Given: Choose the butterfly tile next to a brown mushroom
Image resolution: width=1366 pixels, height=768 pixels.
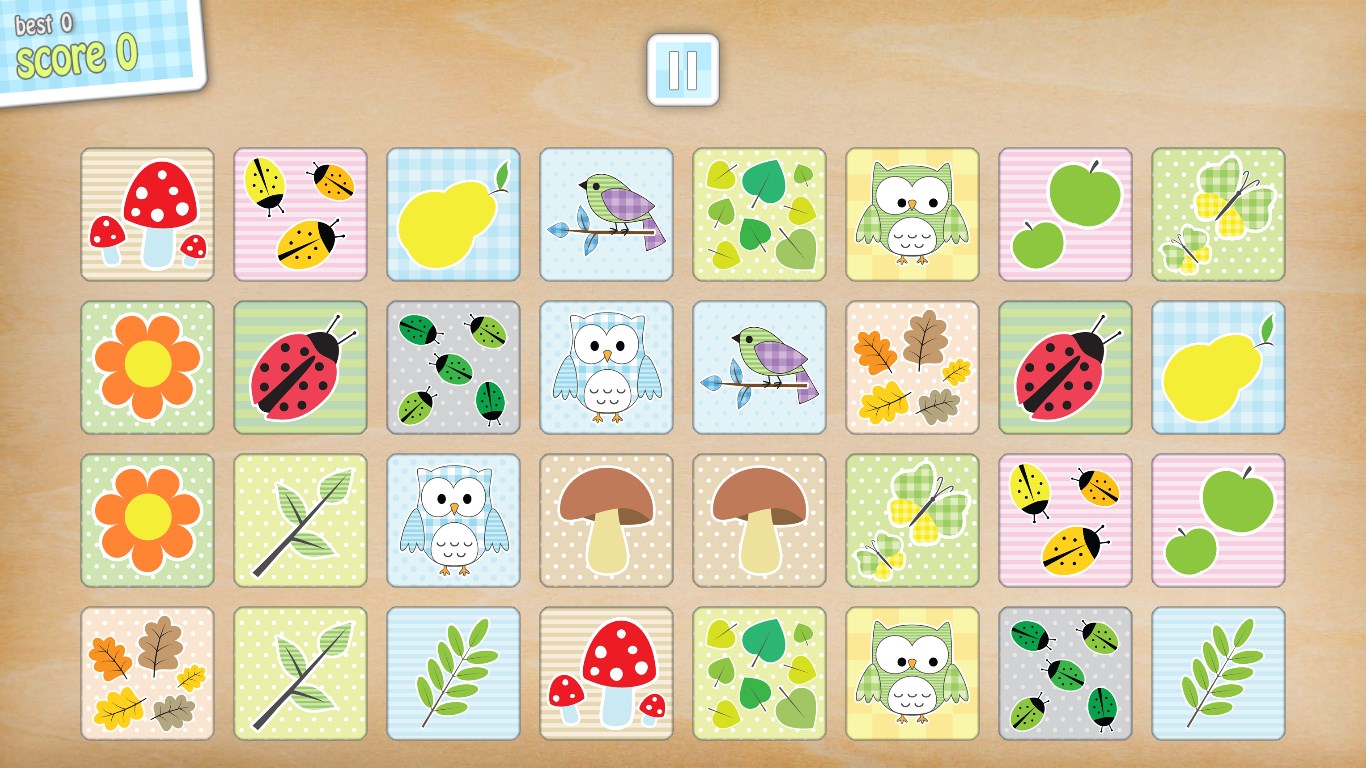Looking at the screenshot, I should click(x=912, y=520).
